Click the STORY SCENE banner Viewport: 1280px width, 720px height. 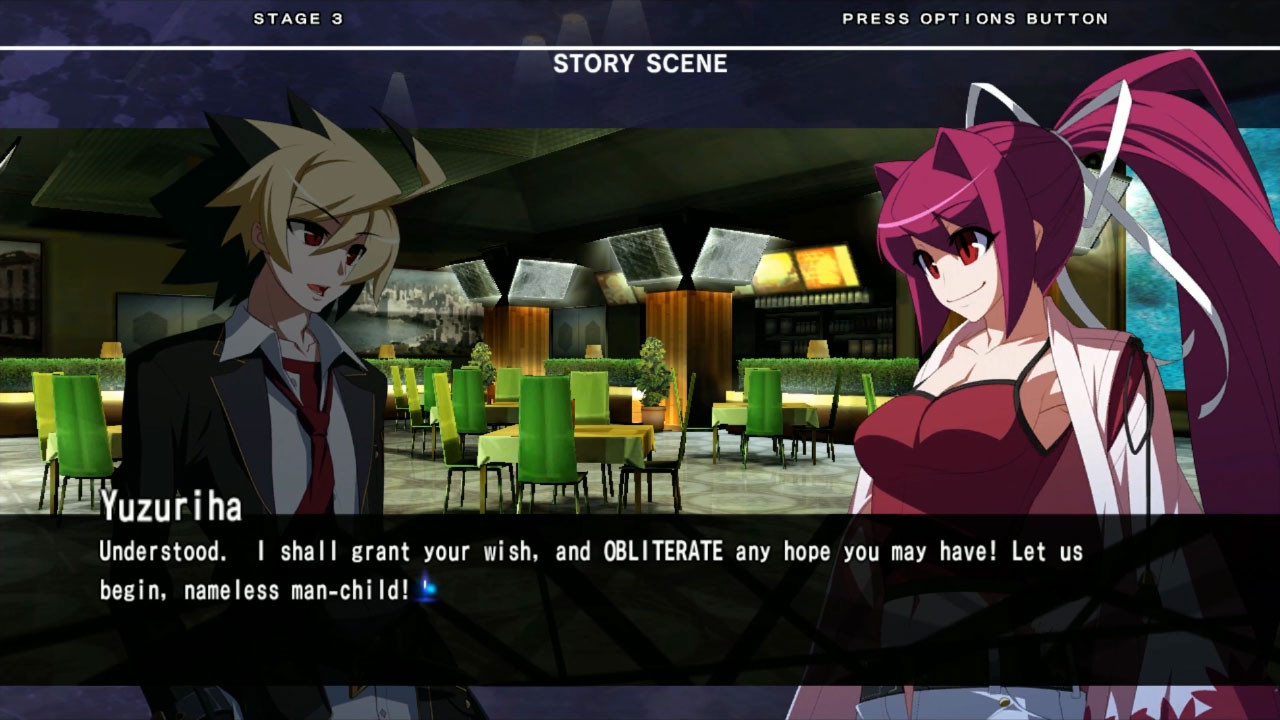pos(640,64)
